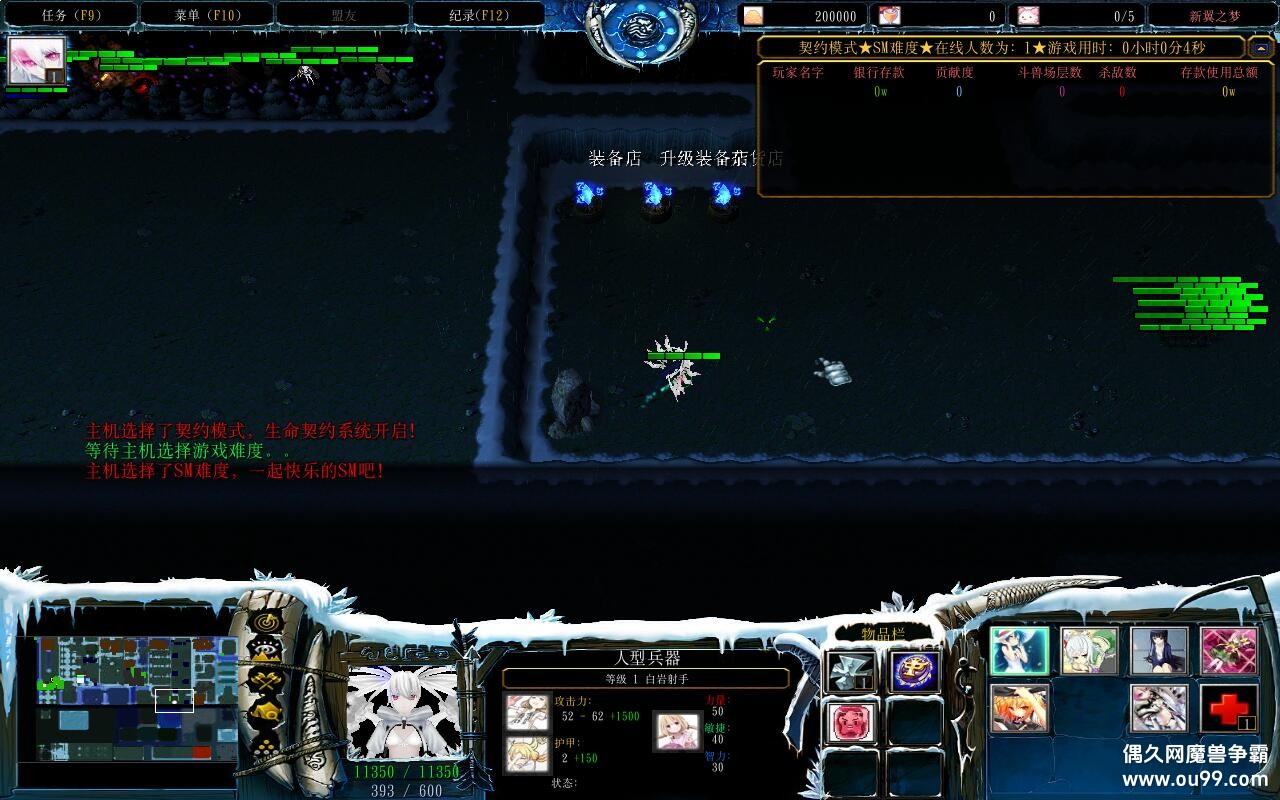The width and height of the screenshot is (1280, 800).
Task: Select the hero portrait icon at top-left
Action: (36, 61)
